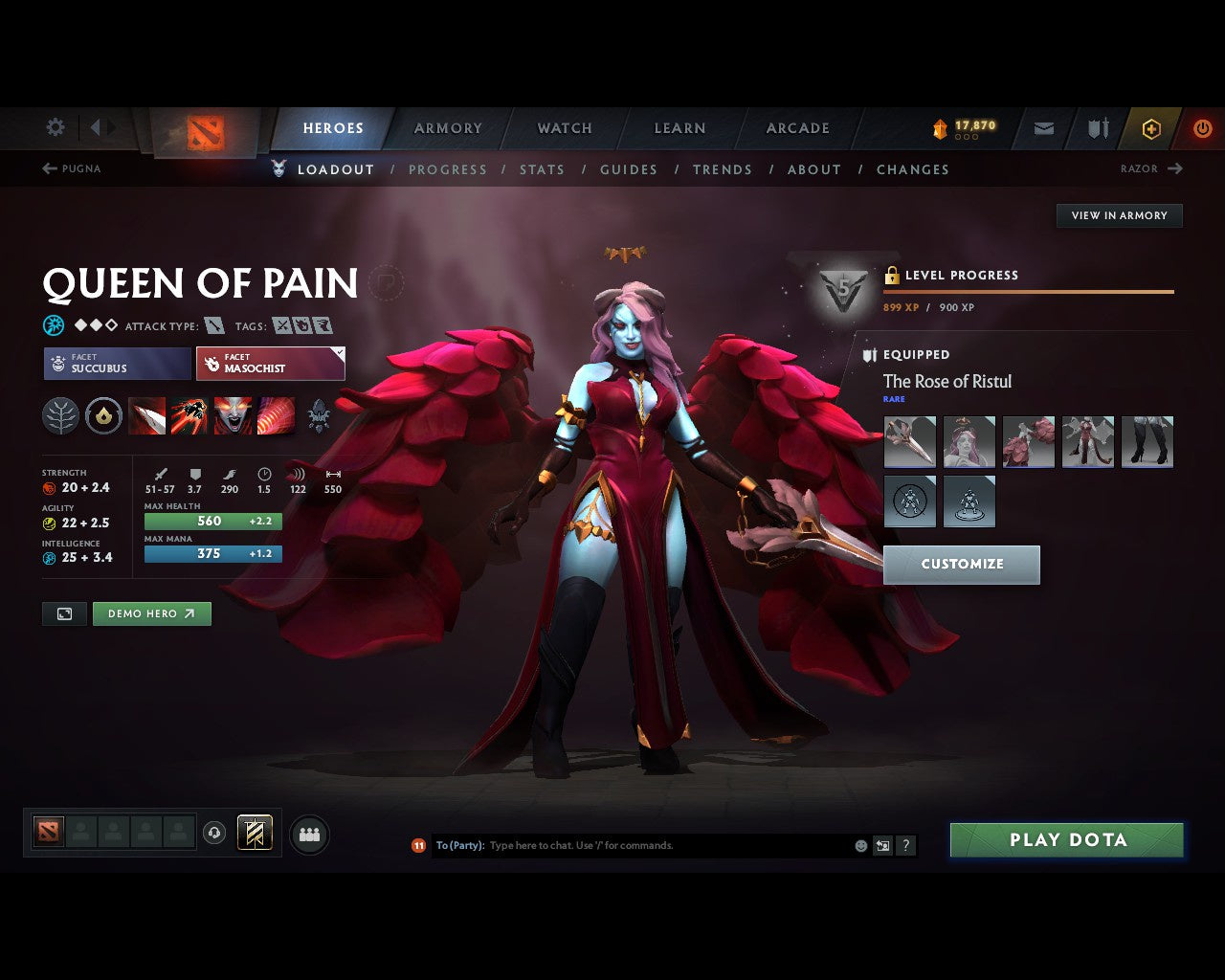Screen dimensions: 1225x980
Task: Click the Customize button
Action: tap(961, 565)
